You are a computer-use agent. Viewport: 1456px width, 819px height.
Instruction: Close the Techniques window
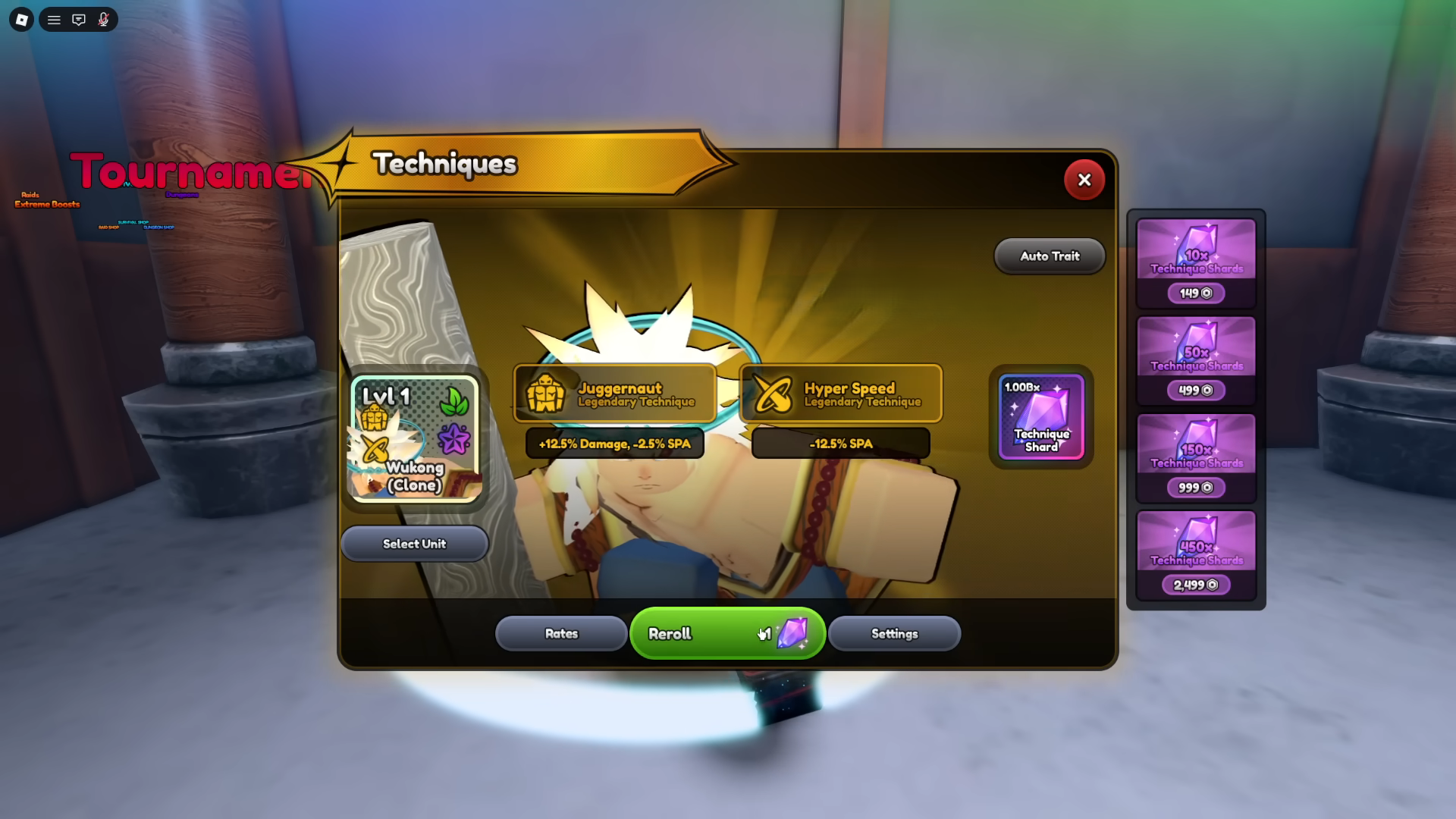coord(1084,180)
